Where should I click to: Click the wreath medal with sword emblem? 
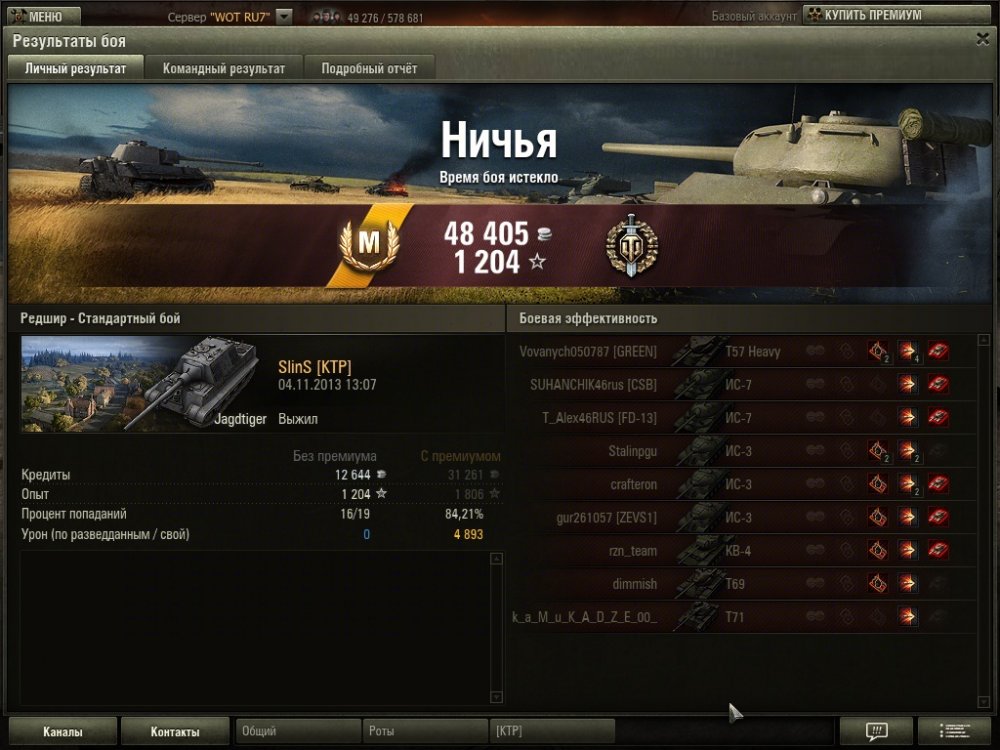(x=632, y=246)
